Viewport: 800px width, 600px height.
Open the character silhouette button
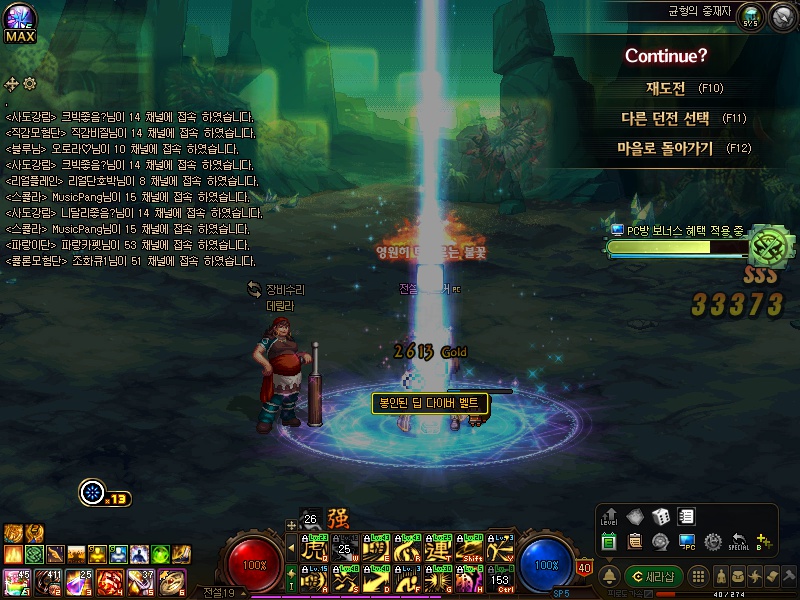click(721, 576)
